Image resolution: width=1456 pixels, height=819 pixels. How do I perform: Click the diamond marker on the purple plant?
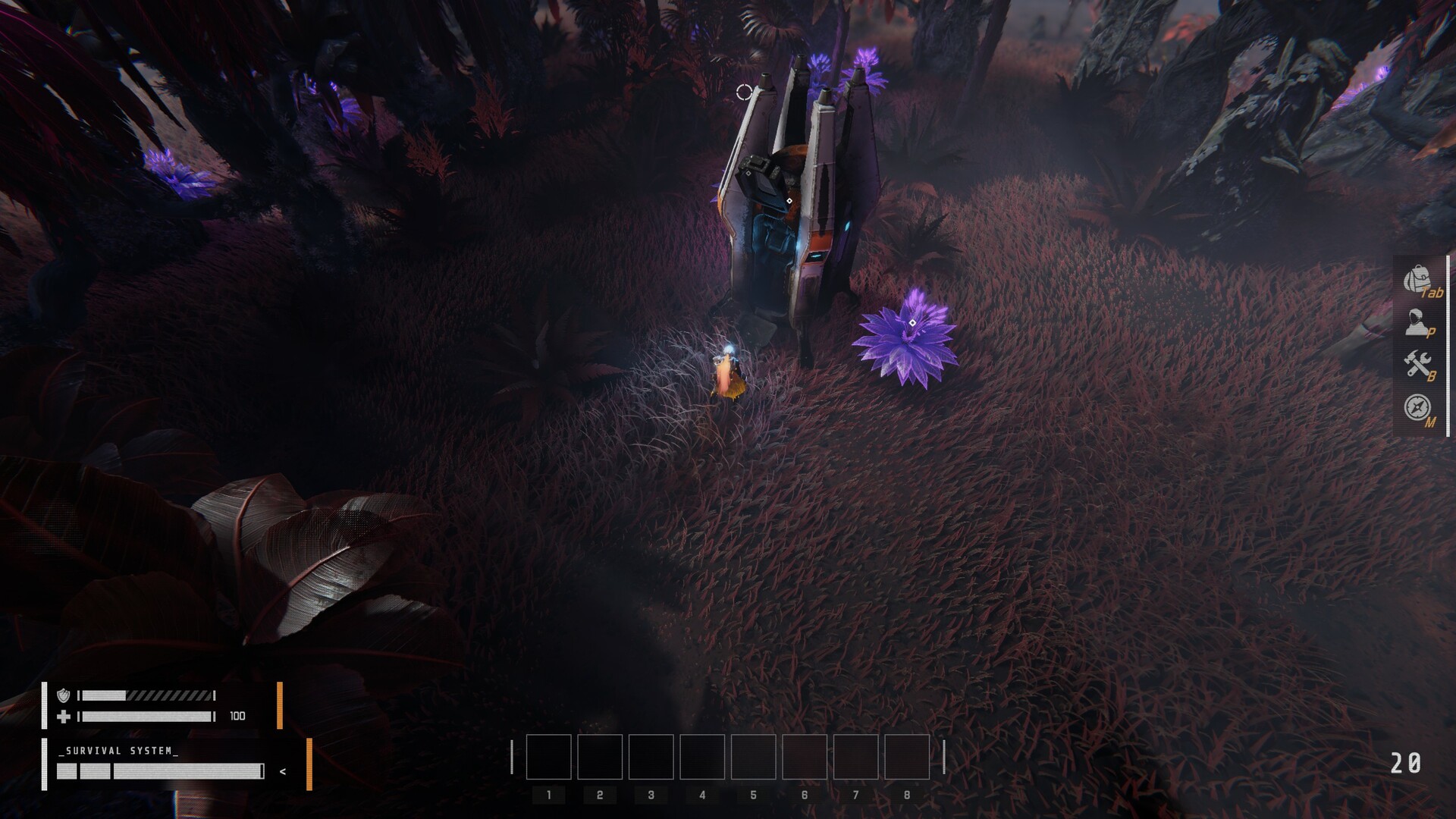(x=912, y=322)
